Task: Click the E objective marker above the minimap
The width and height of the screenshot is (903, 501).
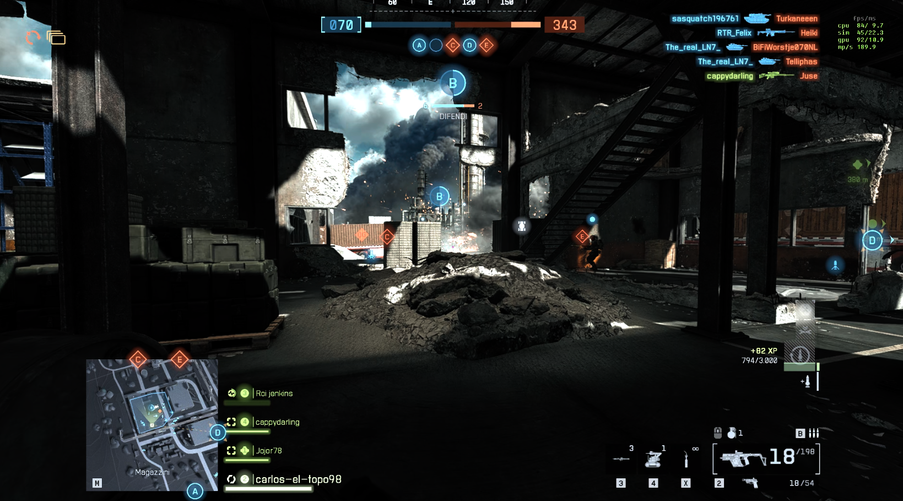Action: (x=180, y=359)
